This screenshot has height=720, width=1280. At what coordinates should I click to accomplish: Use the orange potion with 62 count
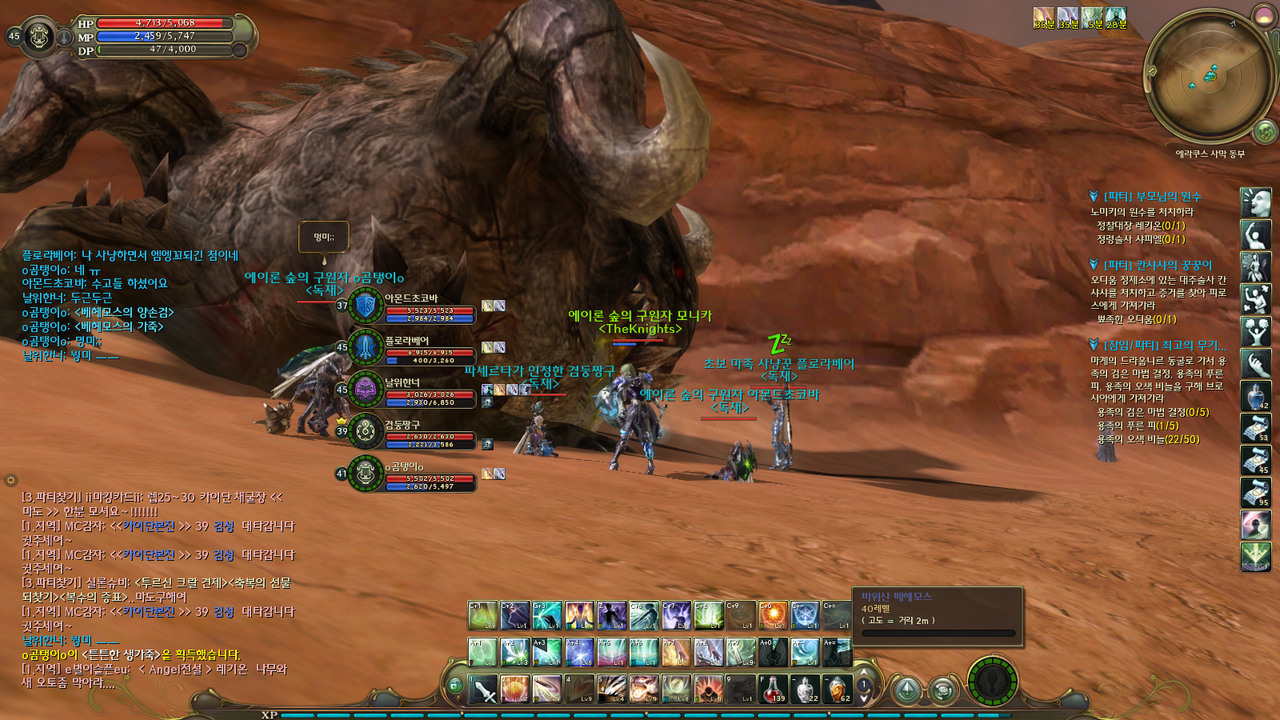coord(837,689)
